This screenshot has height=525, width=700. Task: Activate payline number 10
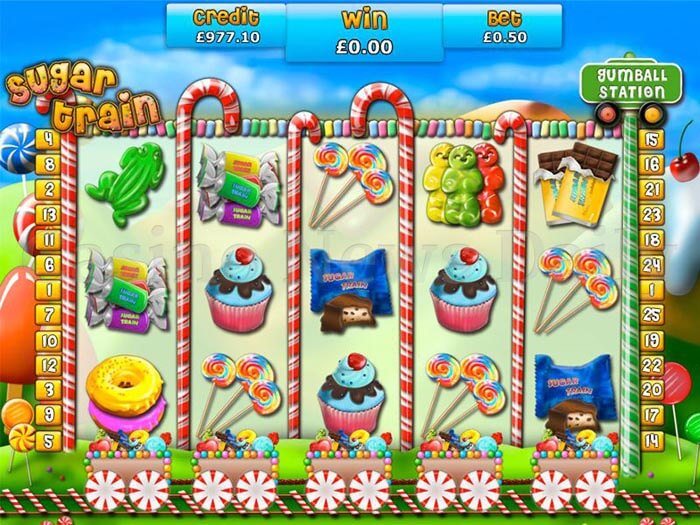click(x=46, y=338)
